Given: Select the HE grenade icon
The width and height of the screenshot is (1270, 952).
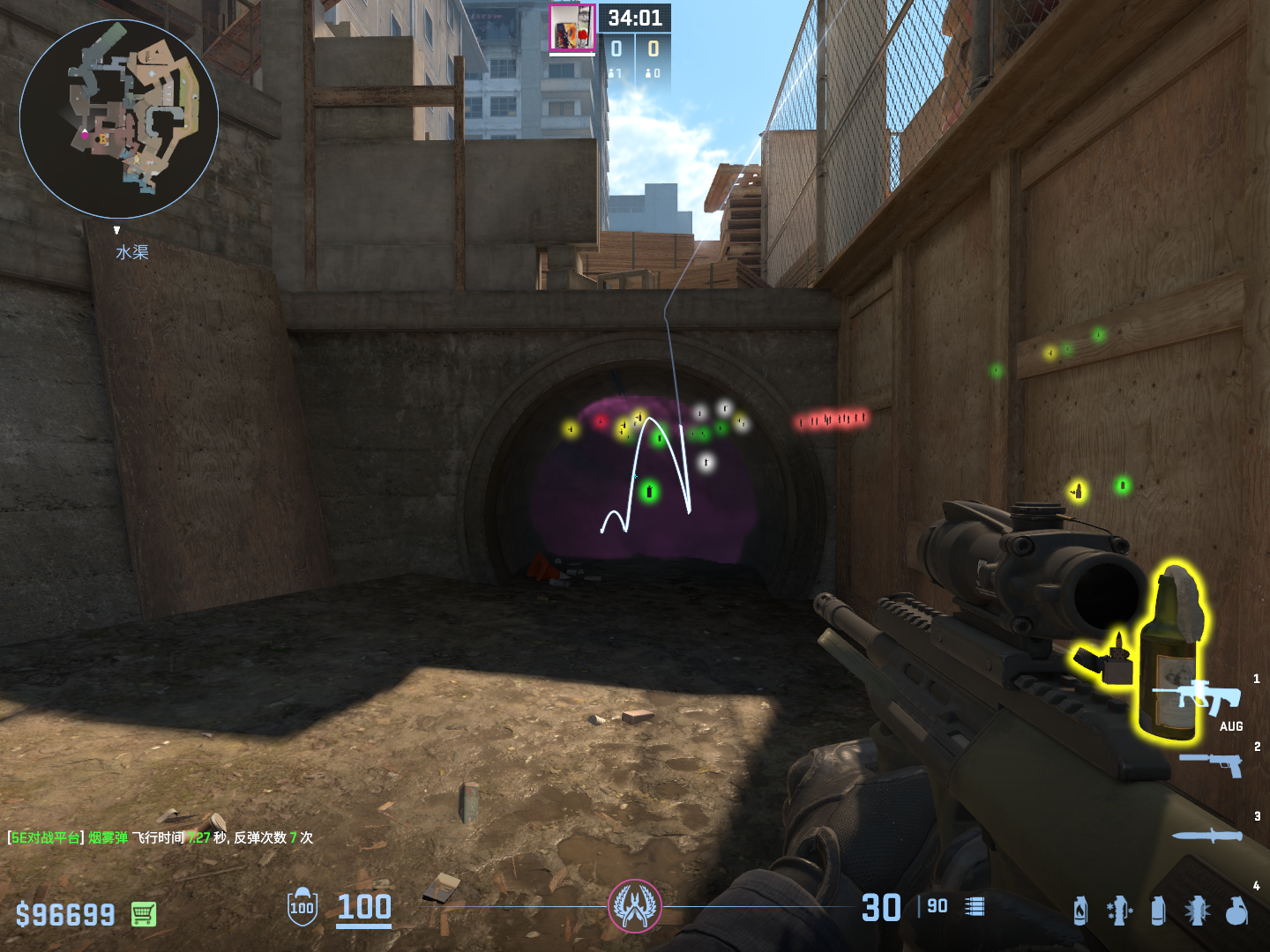Looking at the screenshot, I should pos(1236,911).
